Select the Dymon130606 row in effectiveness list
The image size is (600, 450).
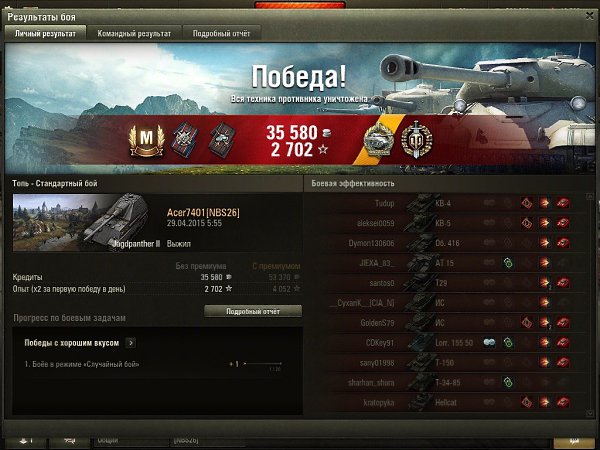448,242
